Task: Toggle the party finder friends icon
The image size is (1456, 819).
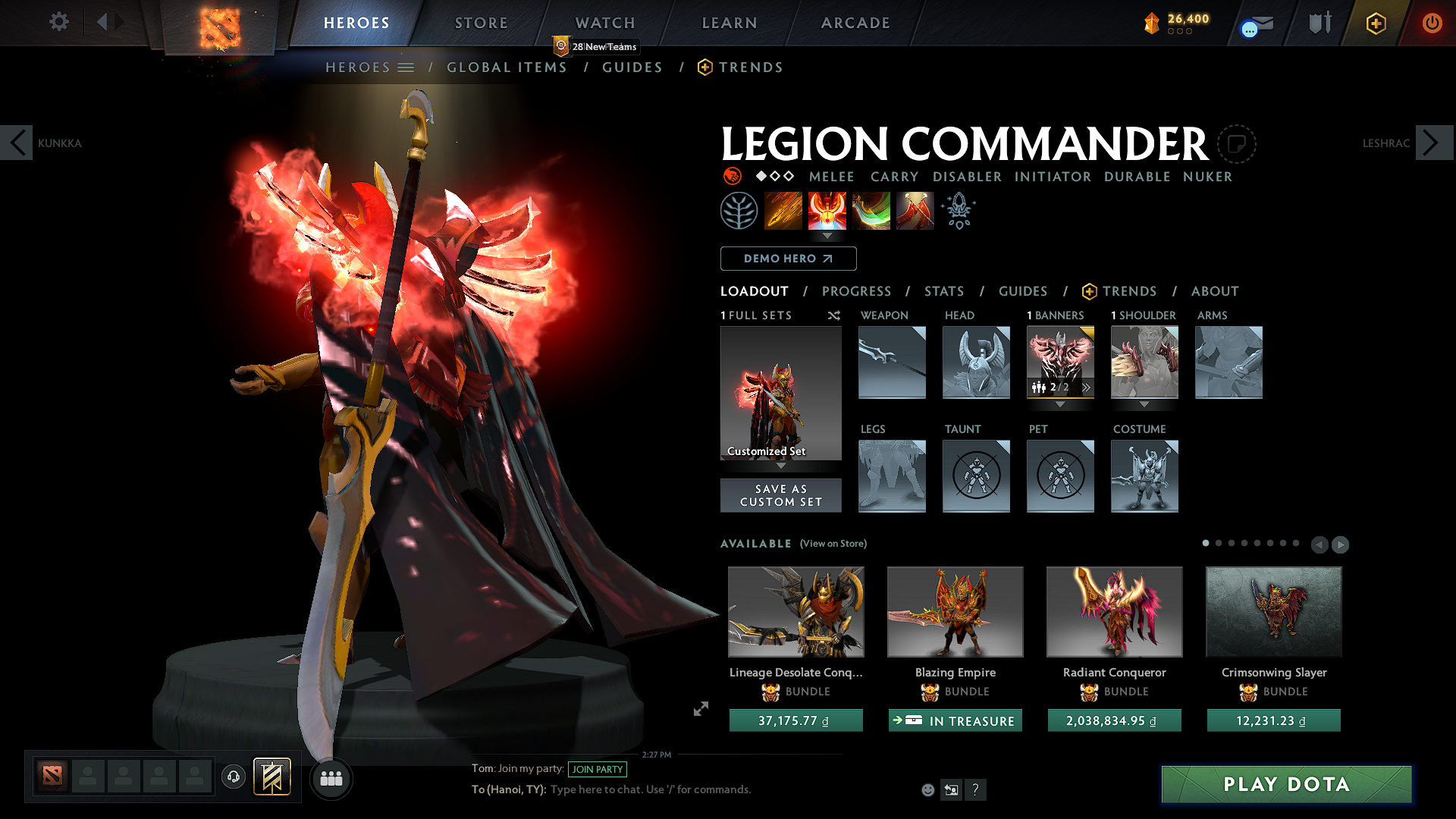Action: (331, 778)
